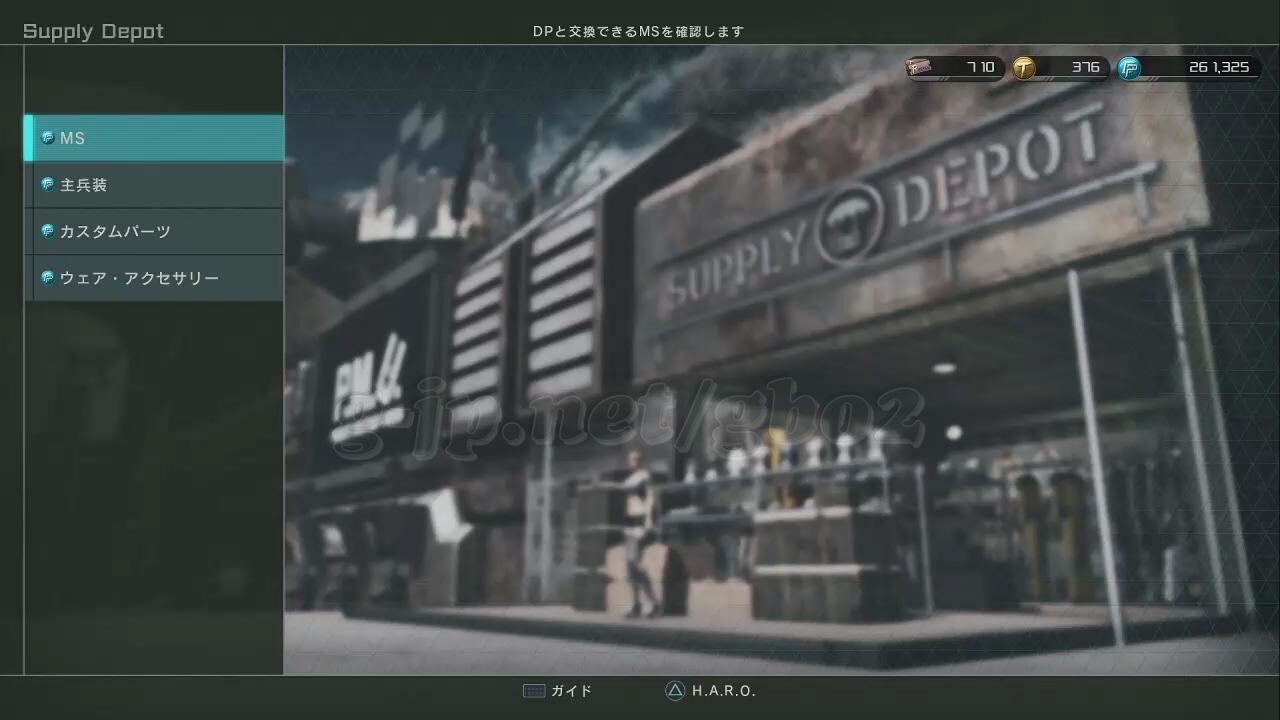1280x720 pixels.
Task: Open ウェア・アクセサリー category
Action: click(x=154, y=278)
